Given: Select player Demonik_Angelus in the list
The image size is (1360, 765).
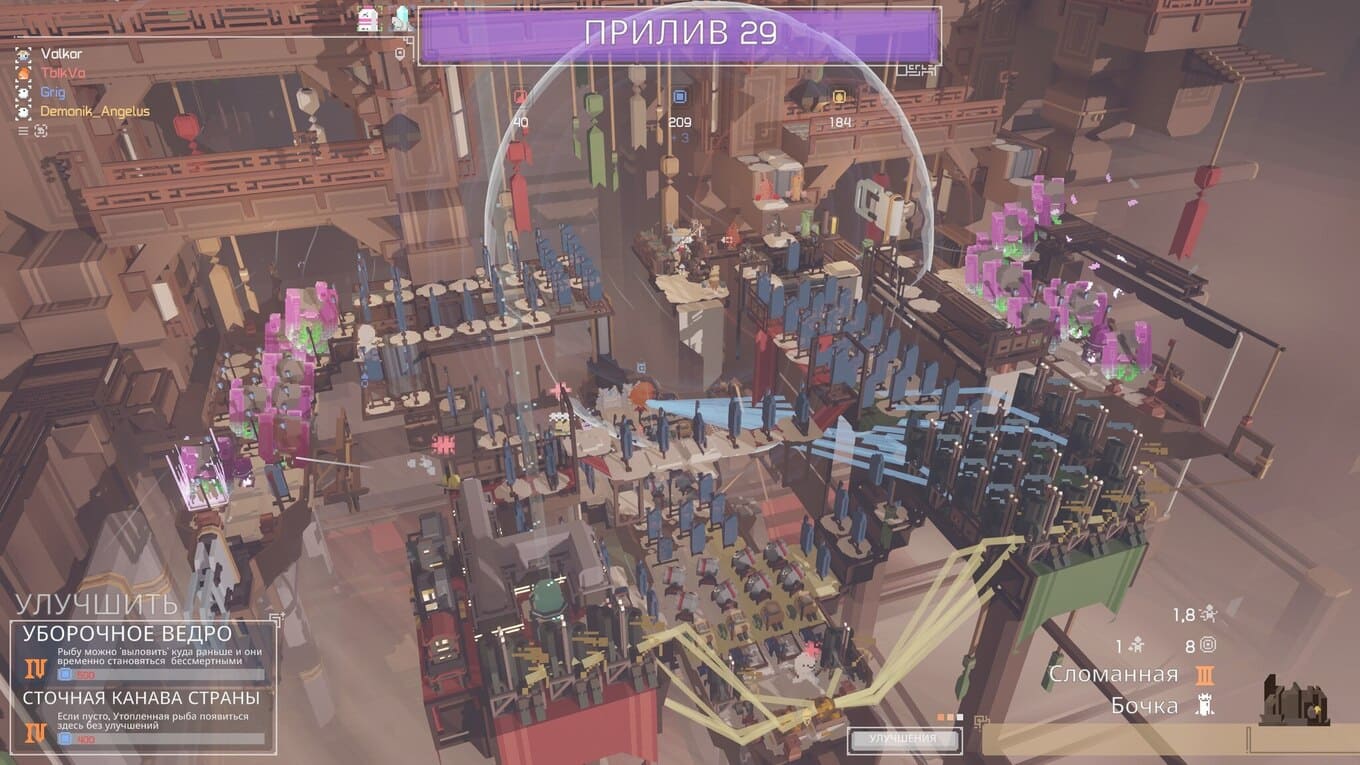Looking at the screenshot, I should pyautogui.click(x=94, y=111).
